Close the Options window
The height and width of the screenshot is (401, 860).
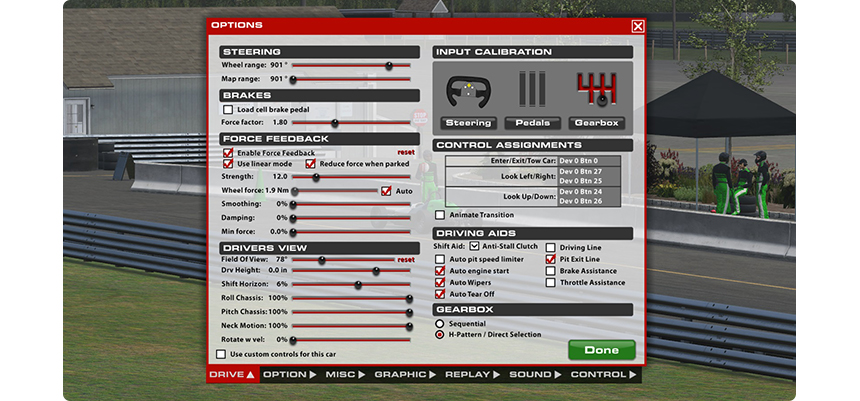[638, 26]
